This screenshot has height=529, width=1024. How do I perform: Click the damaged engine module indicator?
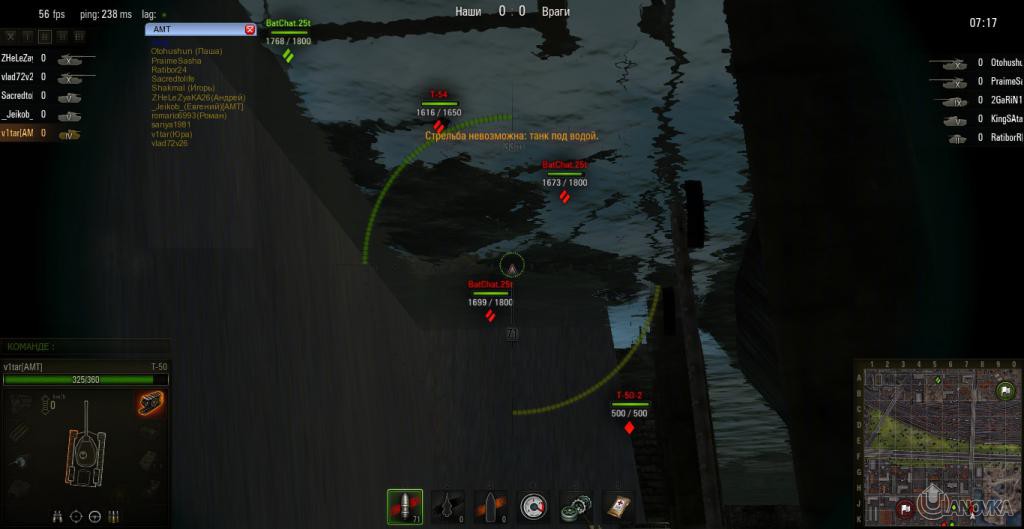point(151,403)
